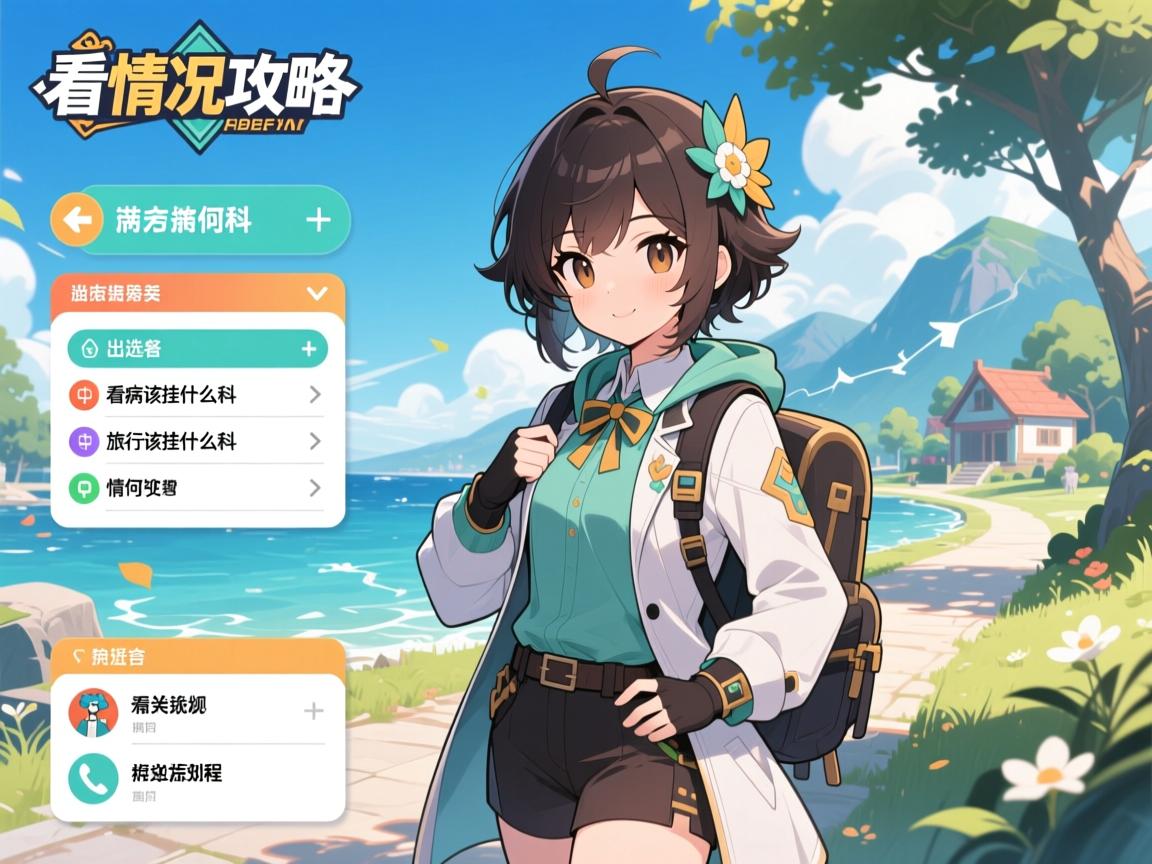This screenshot has width=1152, height=864.
Task: Click the plus beside the avatar row
Action: 313,711
